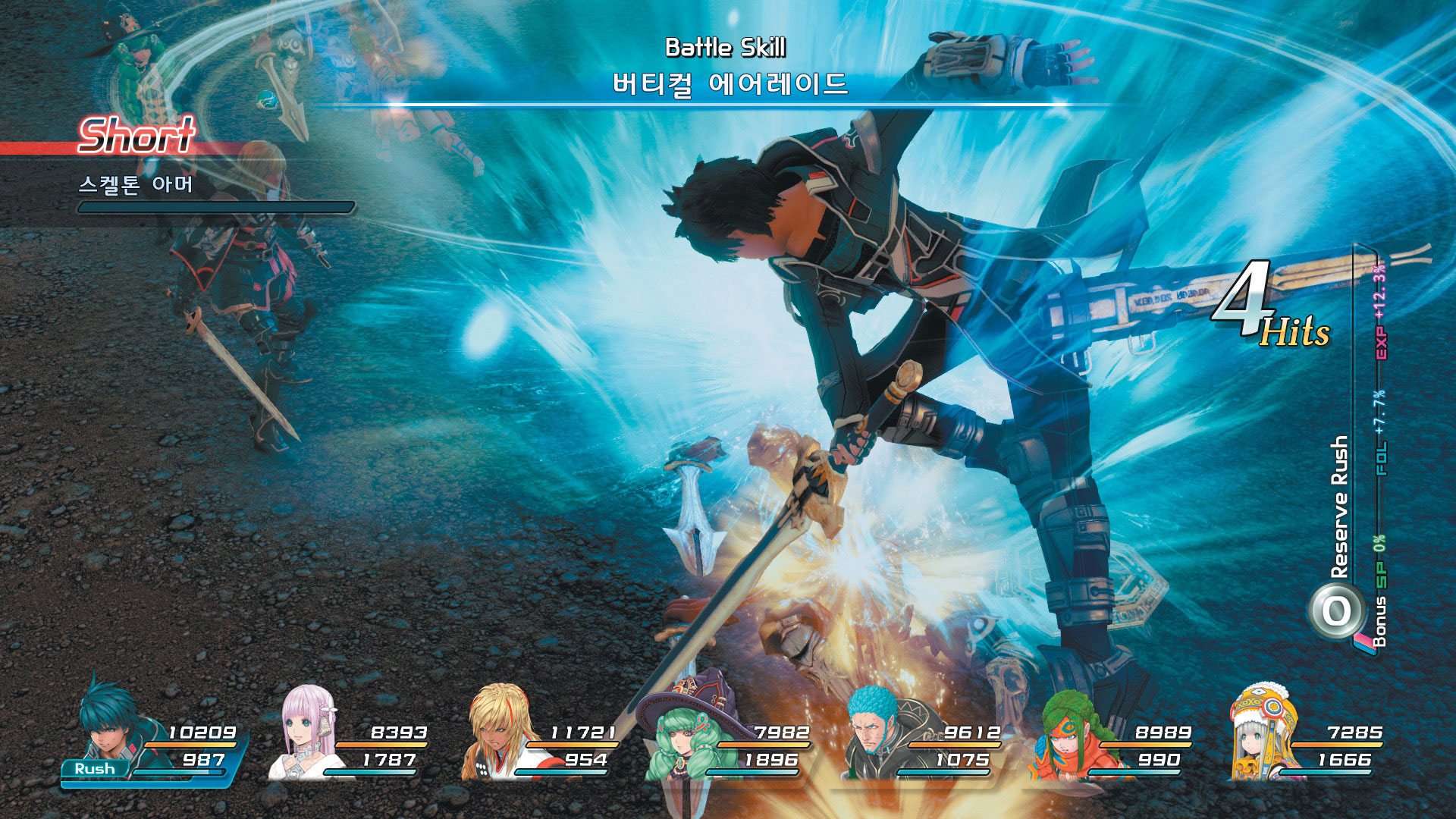Click the Reserve Rush gauge orb
This screenshot has width=1456, height=819.
(1336, 611)
